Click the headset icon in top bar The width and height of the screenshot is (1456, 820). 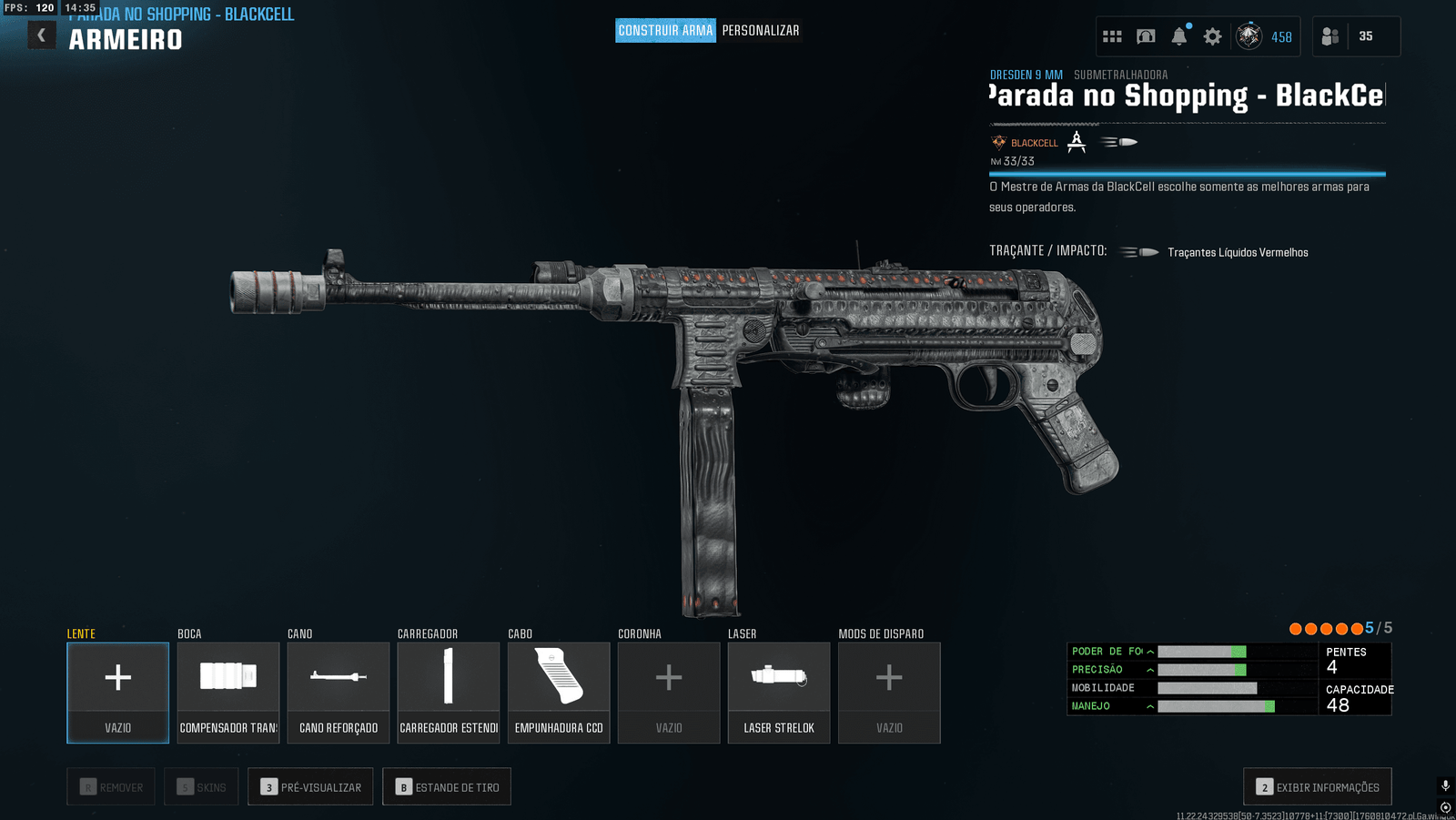coord(1146,36)
